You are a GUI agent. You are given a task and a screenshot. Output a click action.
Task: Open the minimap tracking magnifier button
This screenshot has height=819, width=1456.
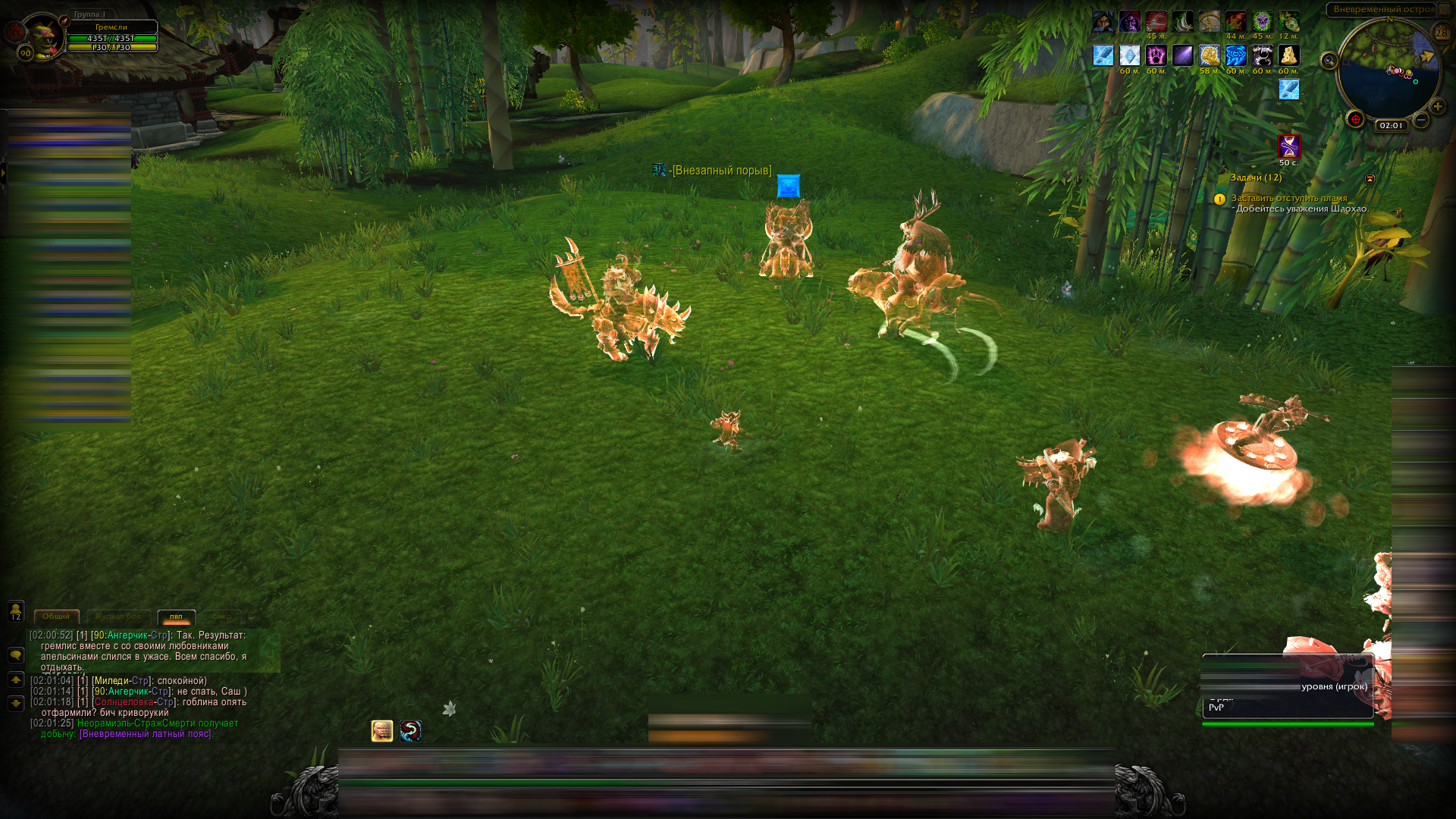point(1329,61)
